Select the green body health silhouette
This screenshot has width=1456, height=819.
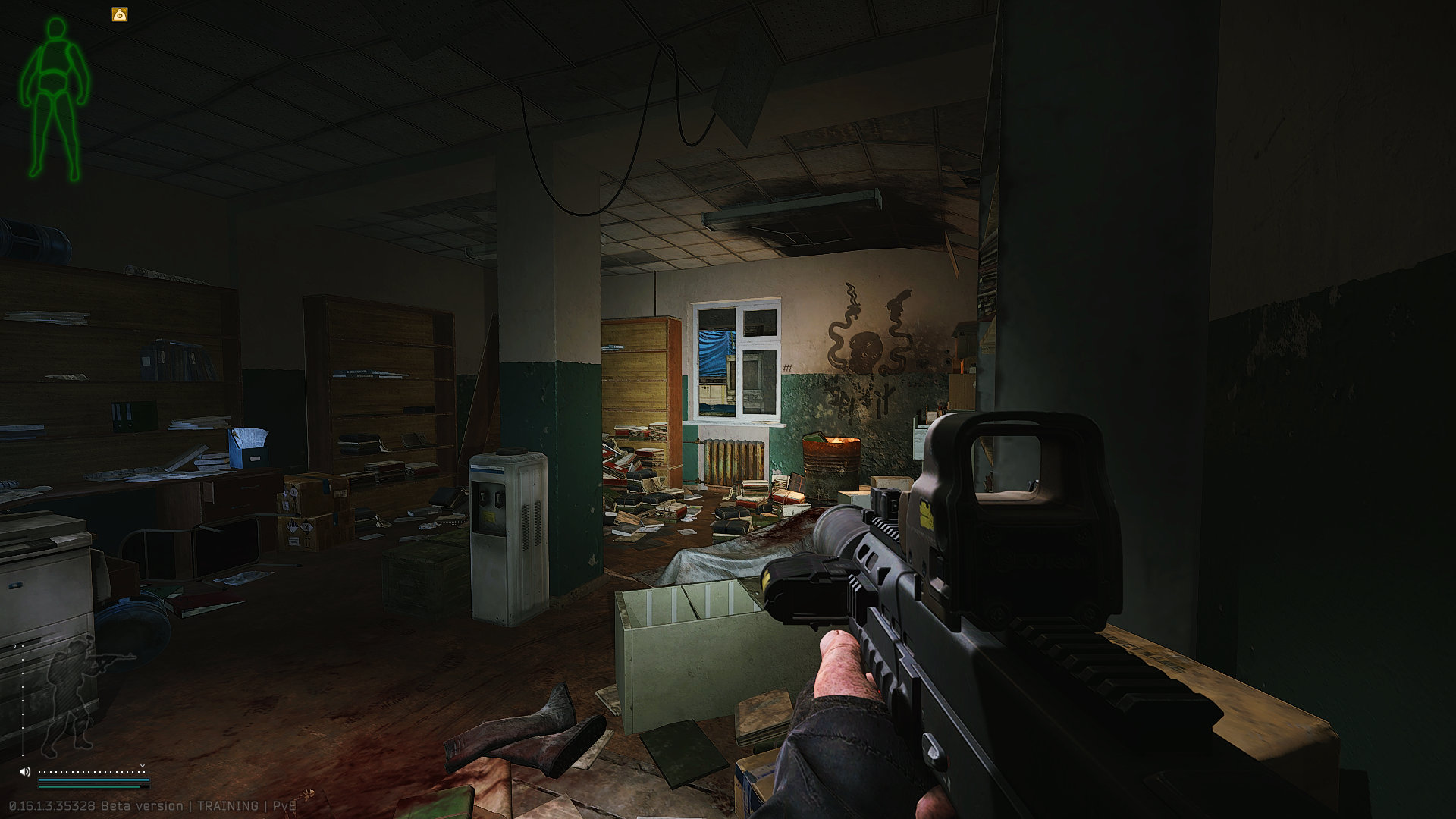click(x=55, y=99)
